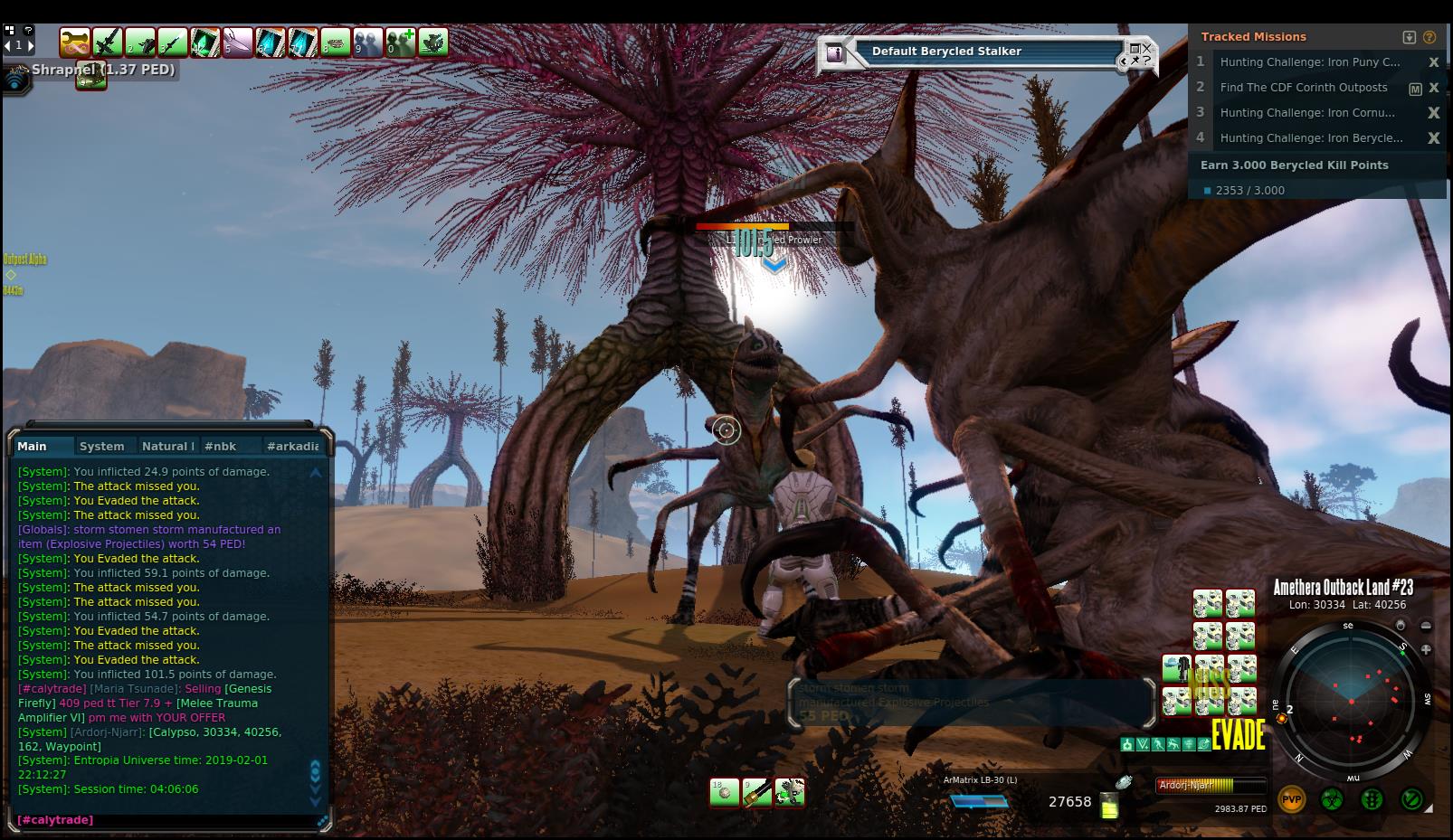Select the #arkadia chat tab

click(x=292, y=446)
